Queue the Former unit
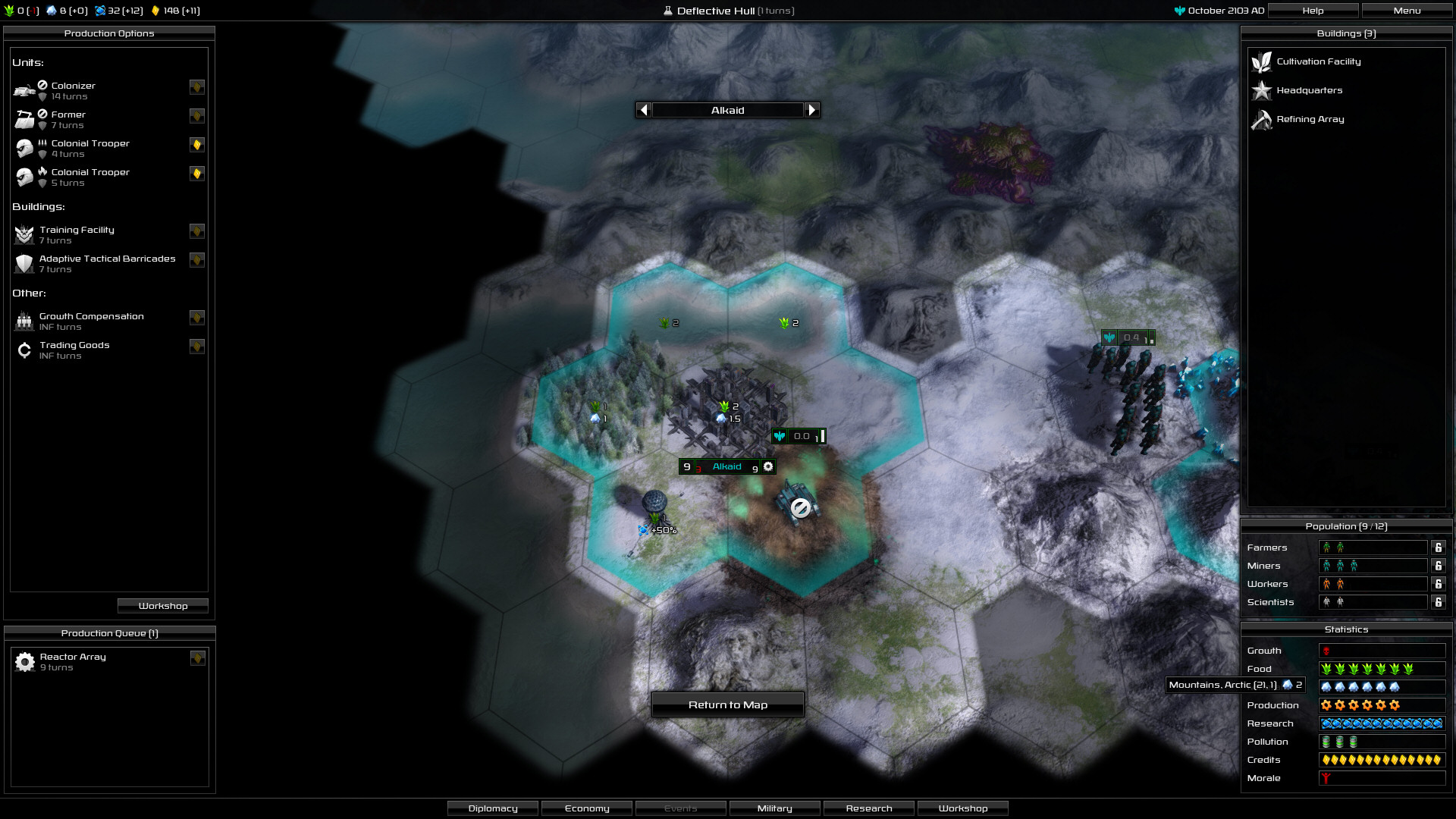Screen dimensions: 1456x819 pyautogui.click(x=68, y=119)
